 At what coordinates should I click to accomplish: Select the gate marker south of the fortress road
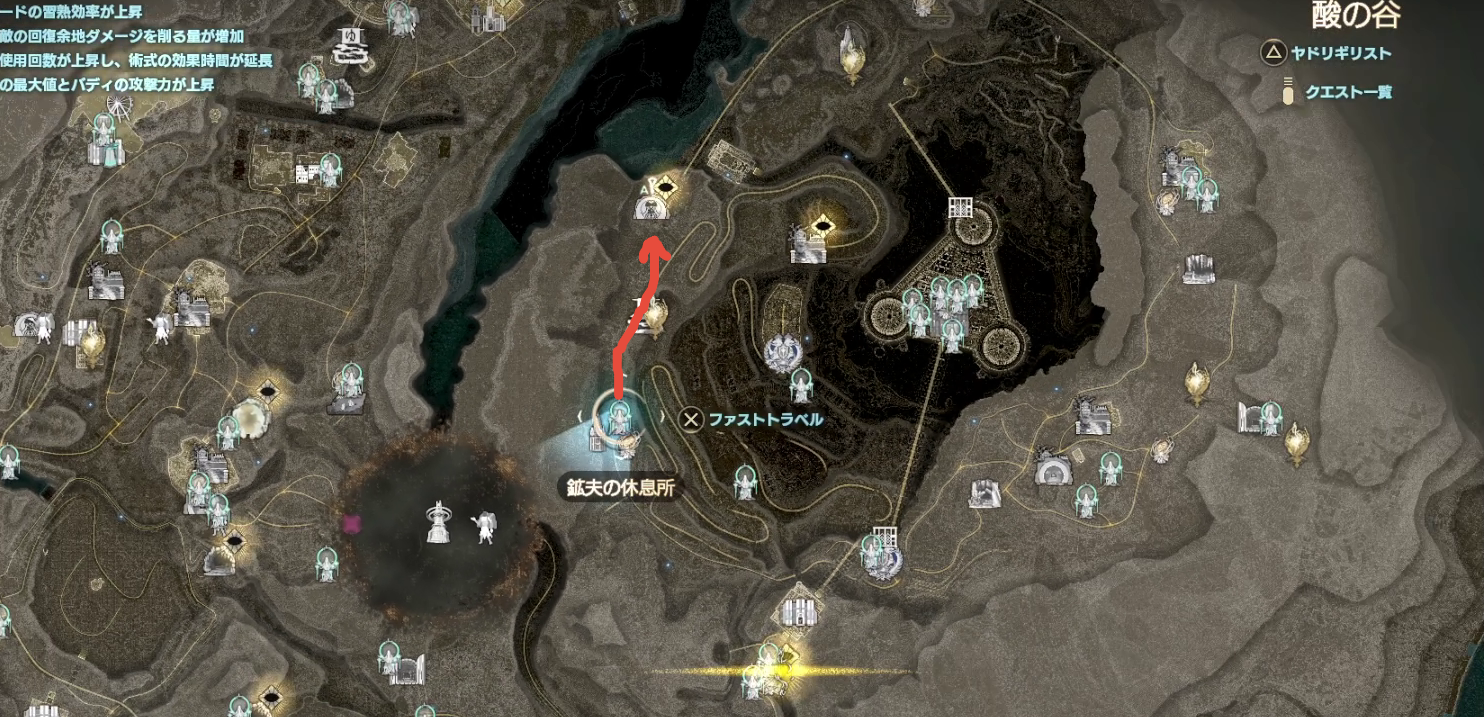[x=882, y=537]
